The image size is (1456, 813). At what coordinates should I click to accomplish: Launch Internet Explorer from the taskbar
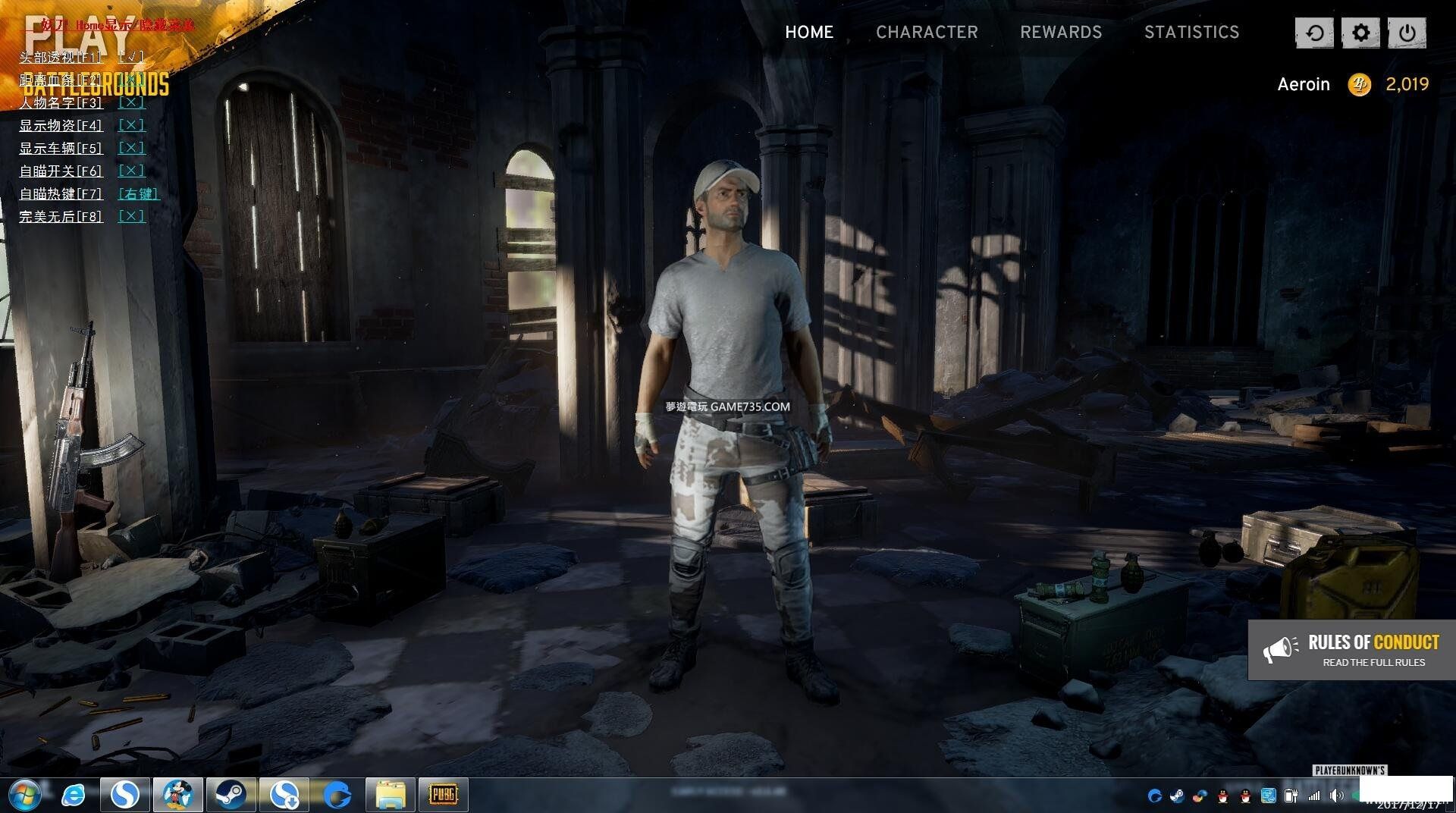(74, 795)
